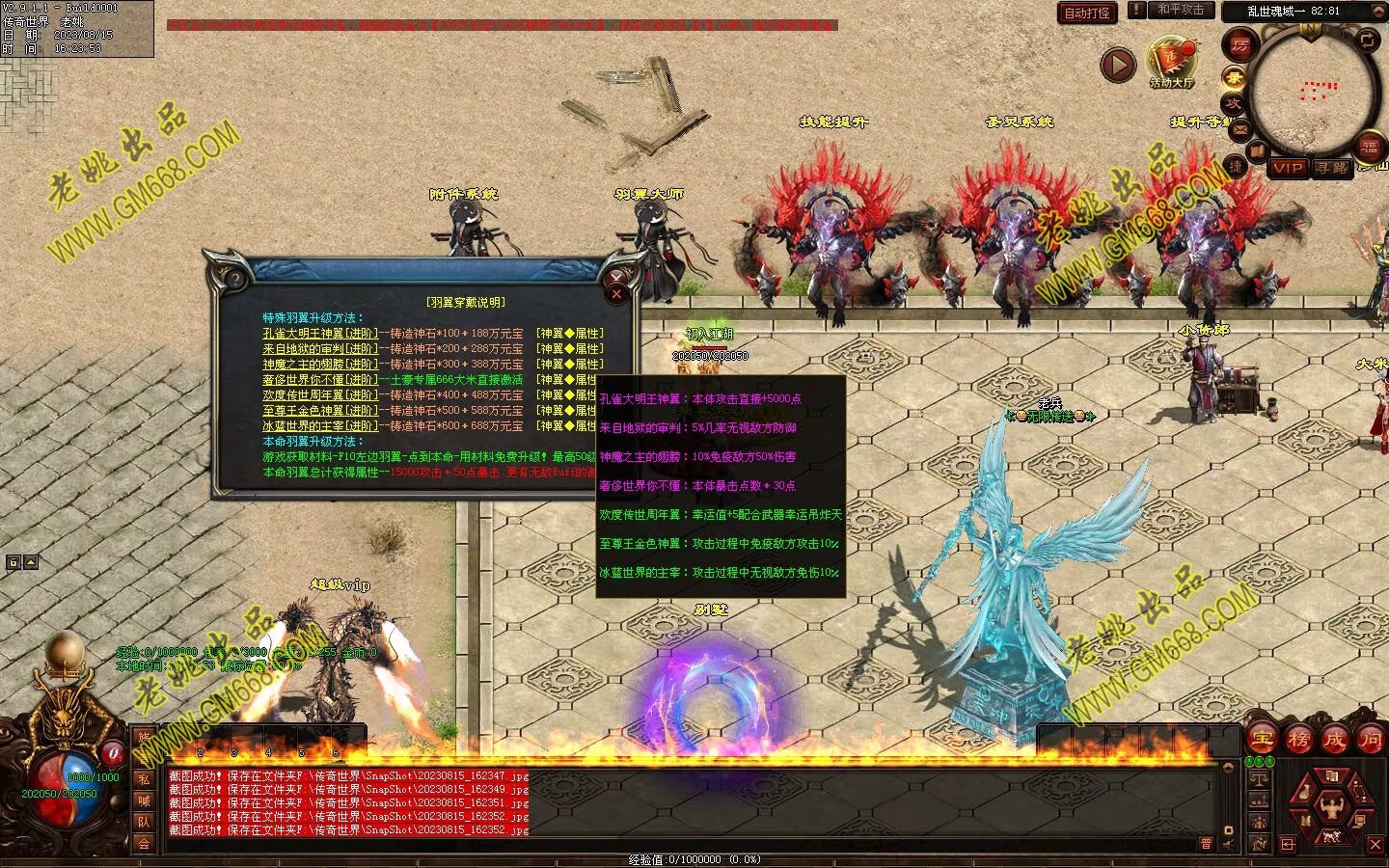Select the 喊 shout chat channel
Viewport: 1389px width, 868px height.
tap(144, 800)
